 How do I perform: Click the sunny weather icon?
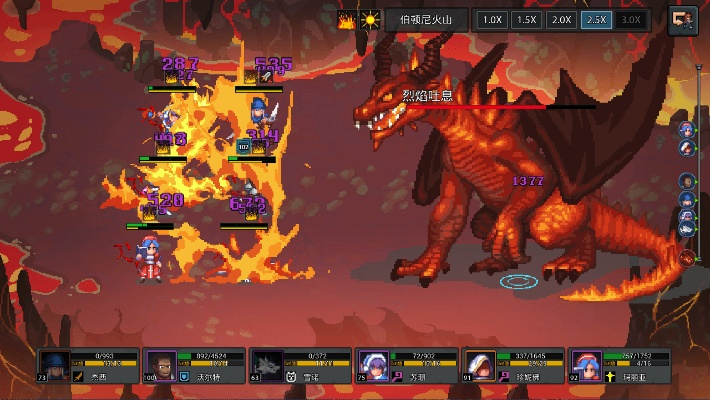pos(370,20)
